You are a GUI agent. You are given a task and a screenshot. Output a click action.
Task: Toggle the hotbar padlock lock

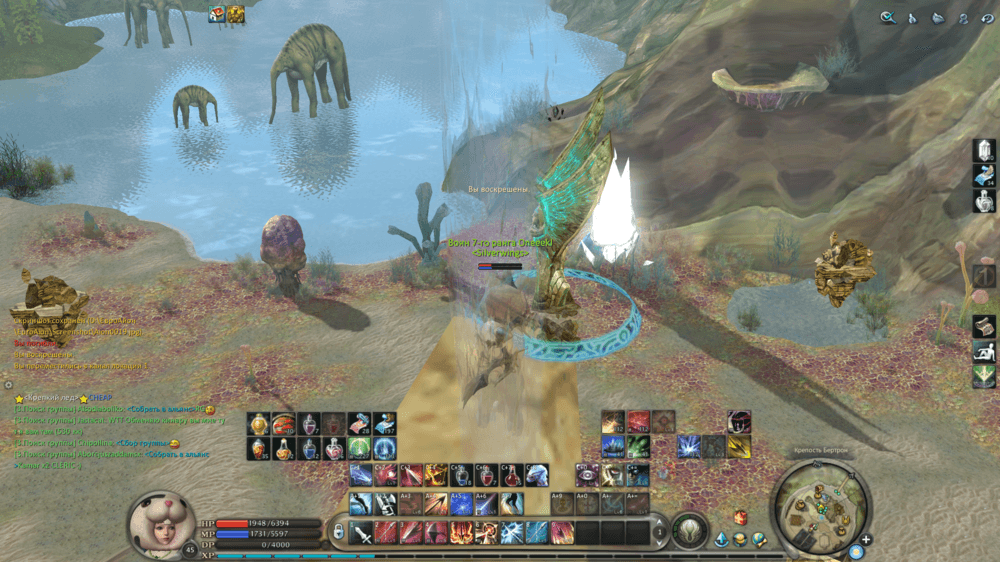tap(339, 531)
